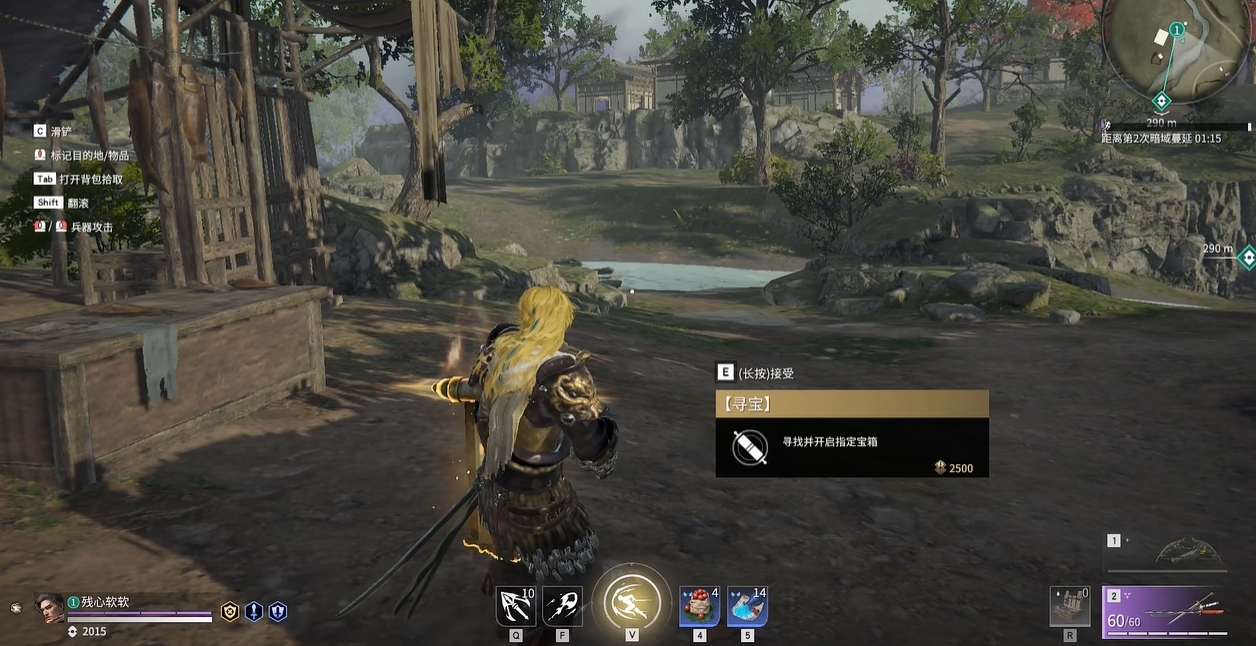This screenshot has height=646, width=1256.
Task: Switch to the bow weapon slot
Action: [1188, 551]
